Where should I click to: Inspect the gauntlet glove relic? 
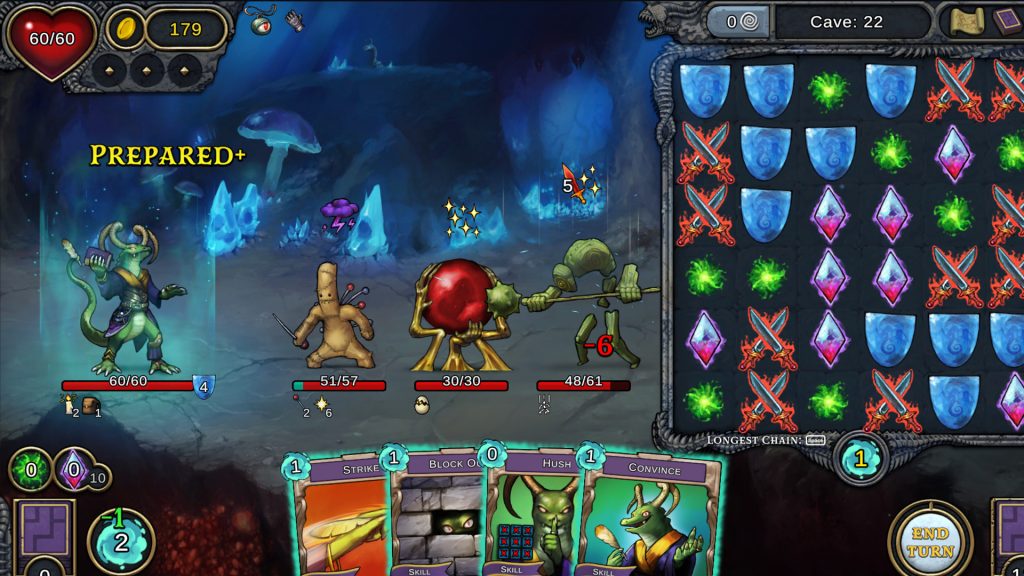click(293, 20)
